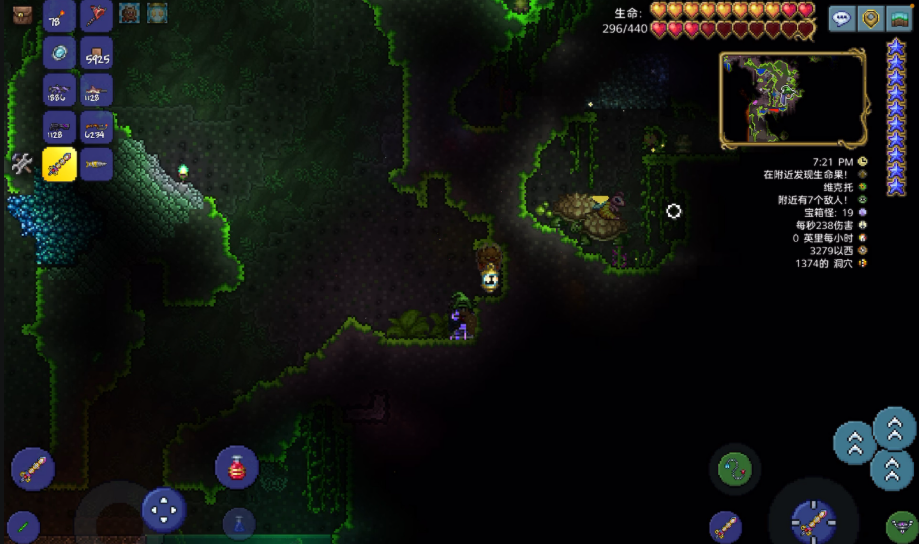Screen dimensions: 919x544
Task: Use the blue mana potion button
Action: 238,522
